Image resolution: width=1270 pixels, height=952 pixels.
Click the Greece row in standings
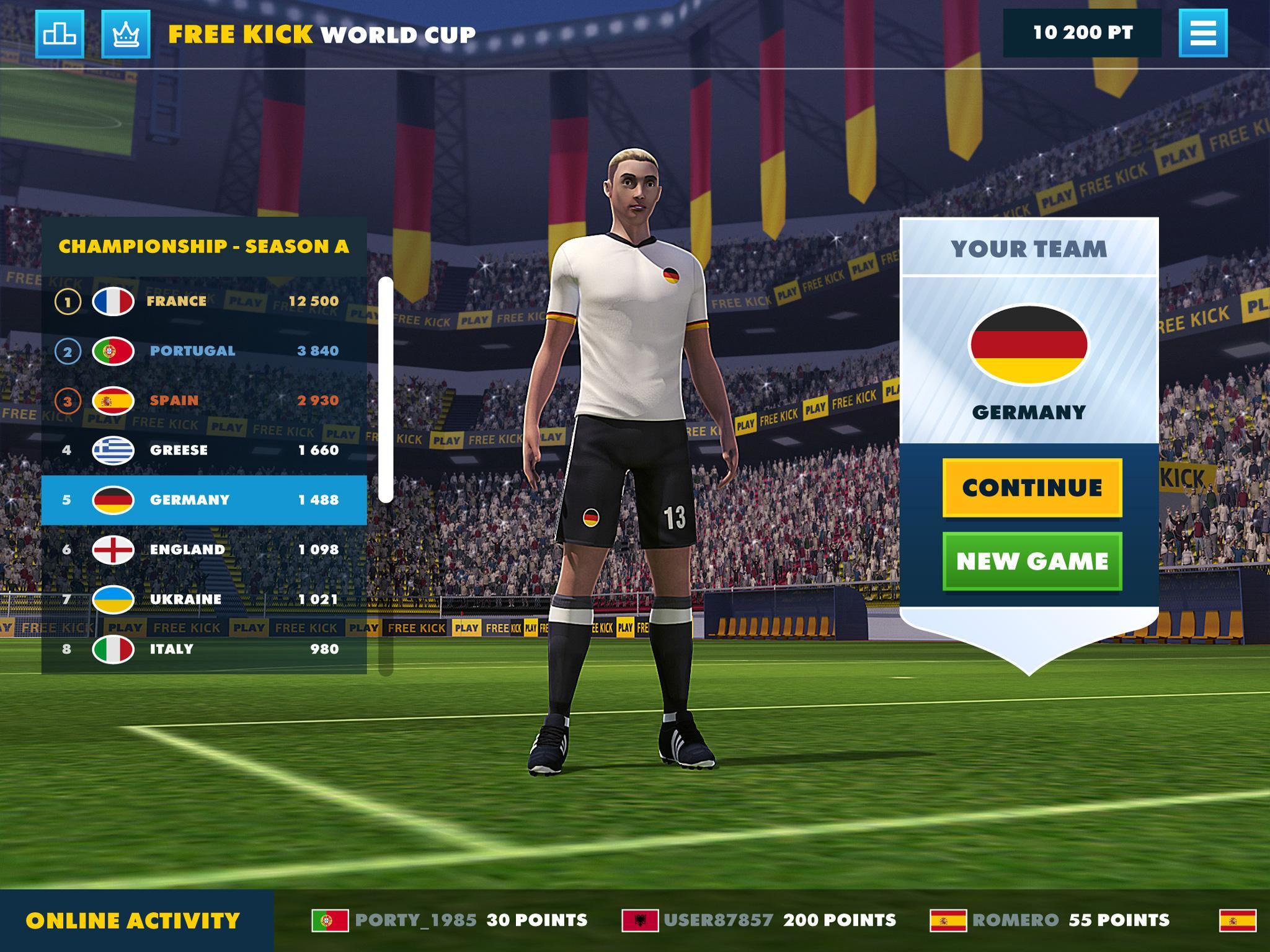tap(180, 451)
